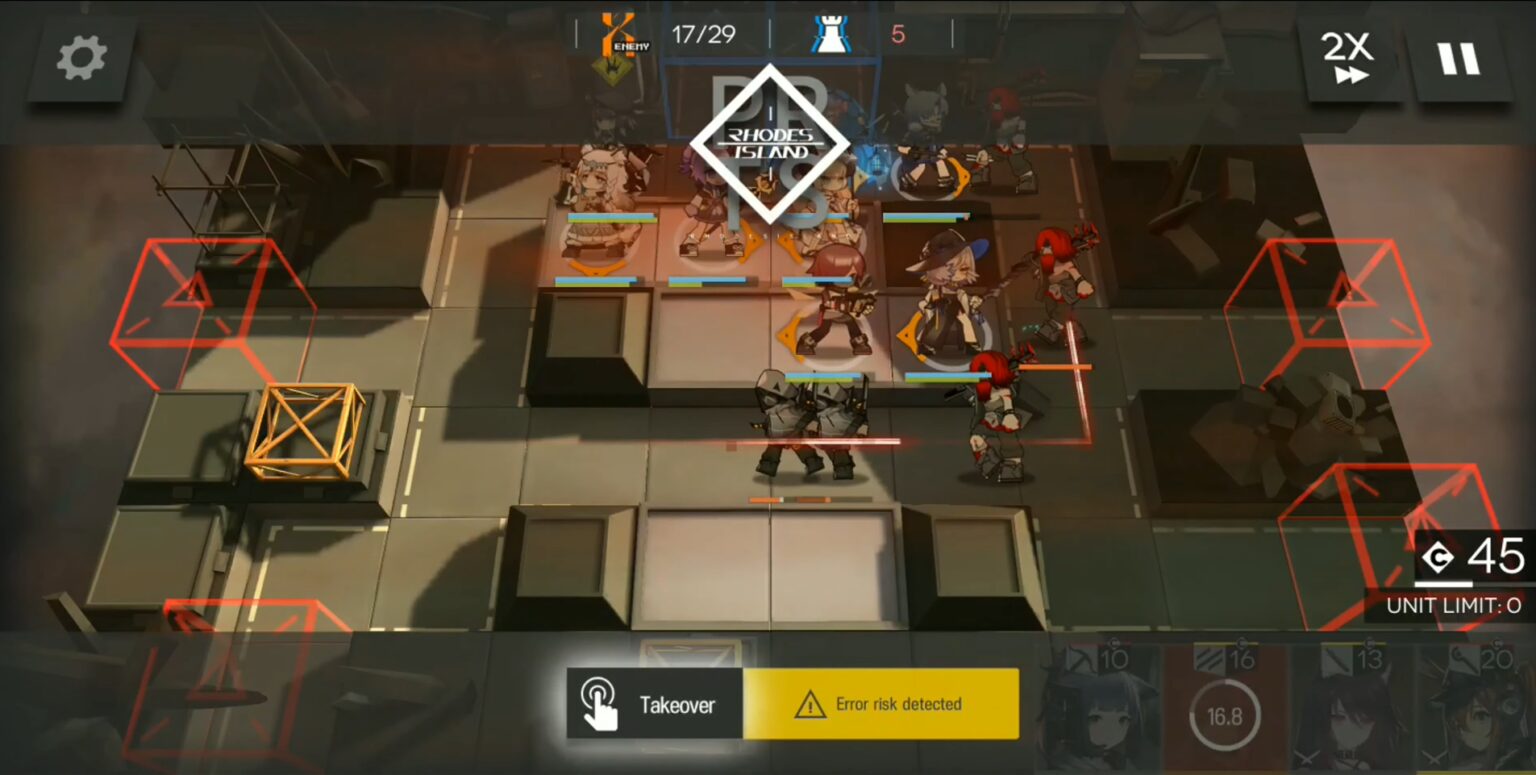Click the UNIT LIMIT: 0 label
This screenshot has width=1536, height=775.
coord(1455,604)
